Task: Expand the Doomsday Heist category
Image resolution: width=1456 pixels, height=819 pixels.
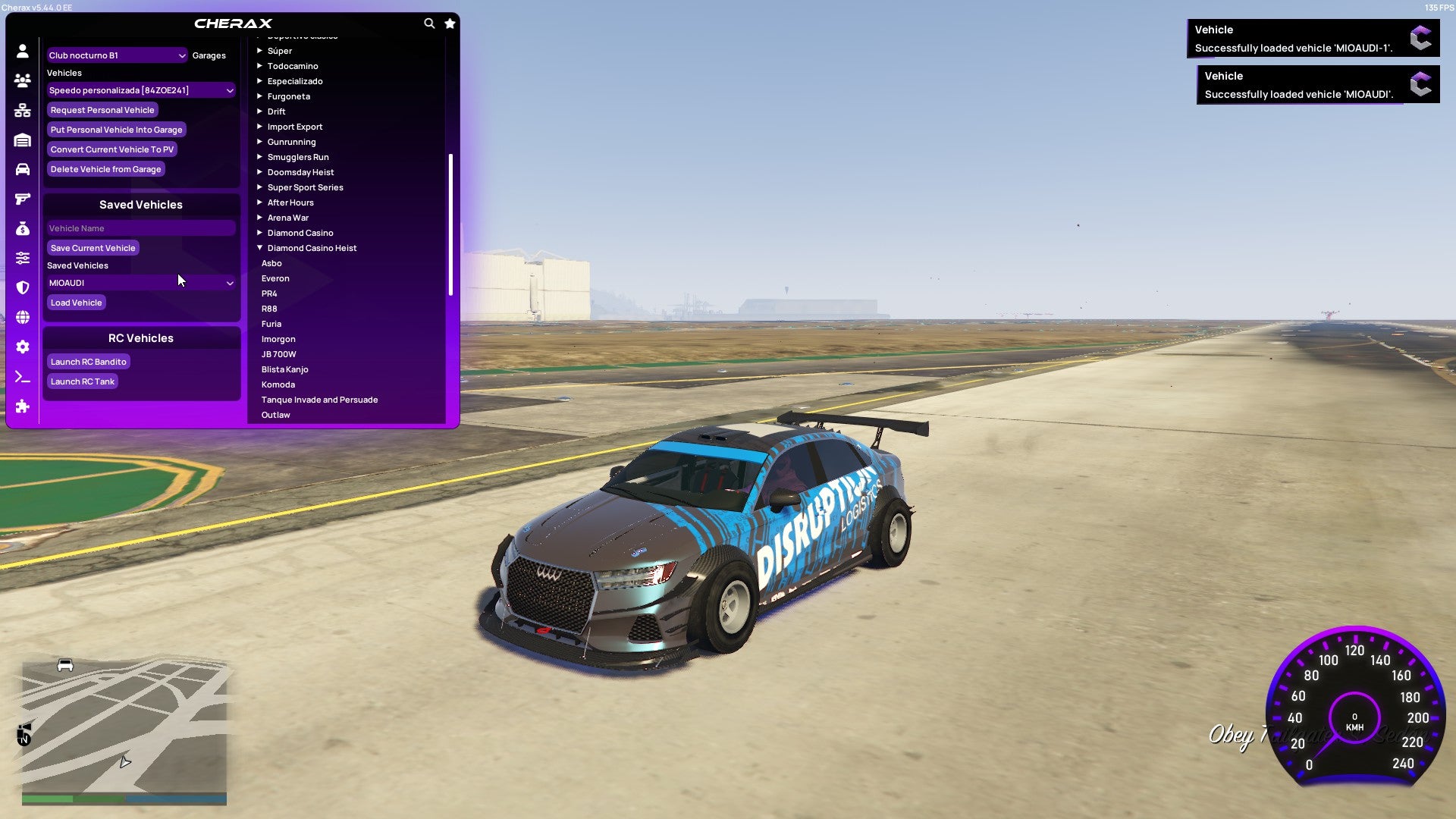Action: tap(301, 171)
